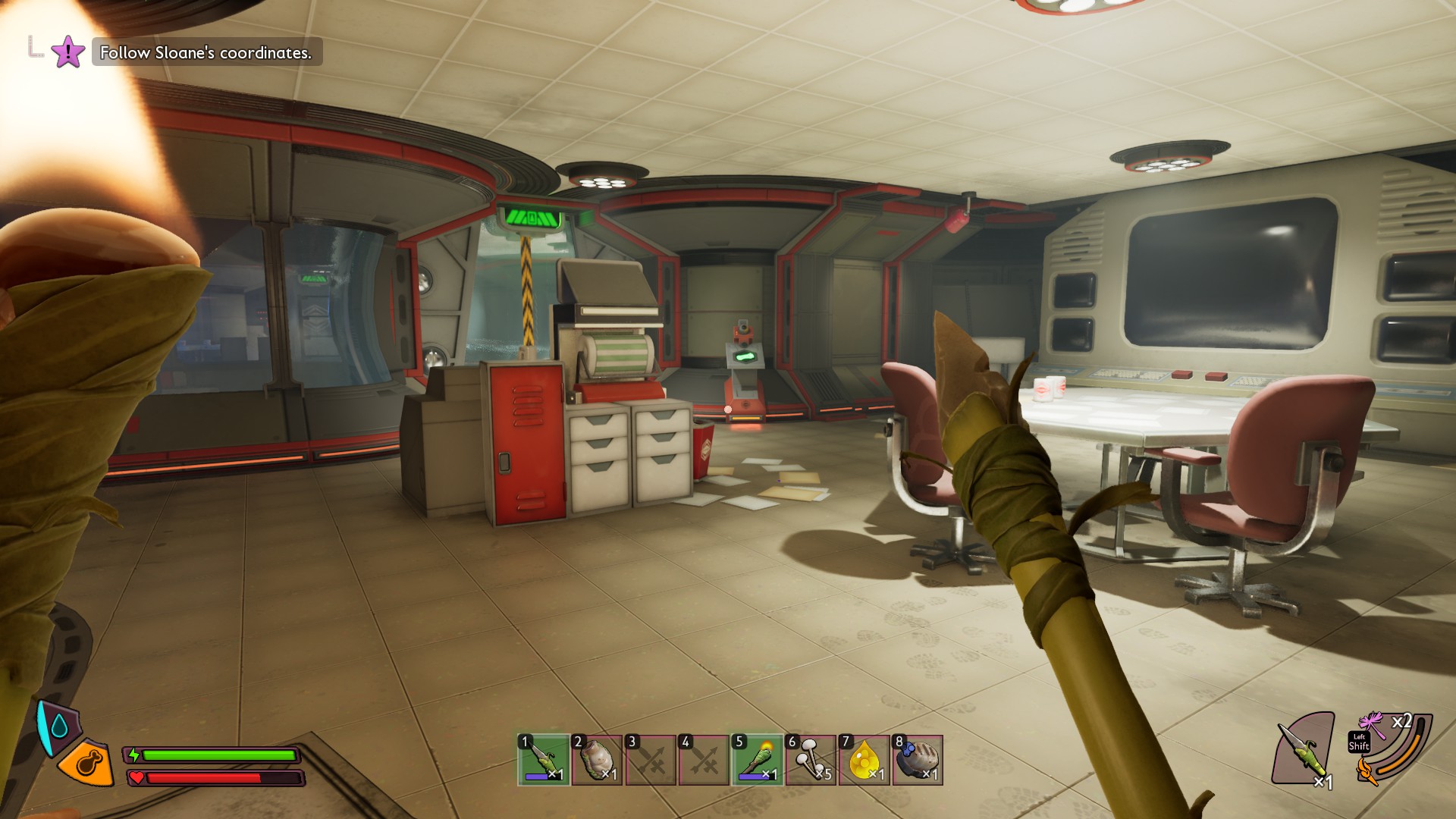The width and height of the screenshot is (1456, 819).
Task: Select the white mushrooms in hotbar slot 6
Action: click(x=811, y=759)
